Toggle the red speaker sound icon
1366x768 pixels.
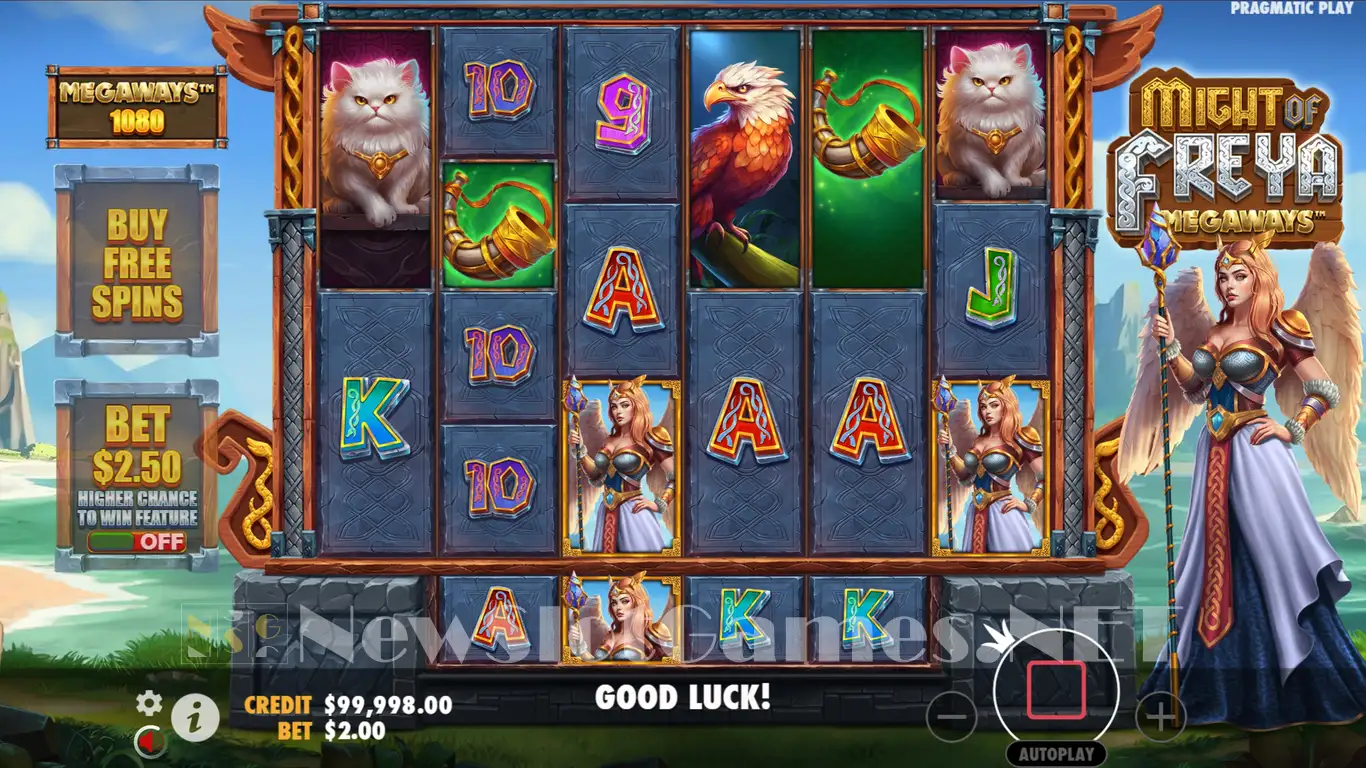150,741
